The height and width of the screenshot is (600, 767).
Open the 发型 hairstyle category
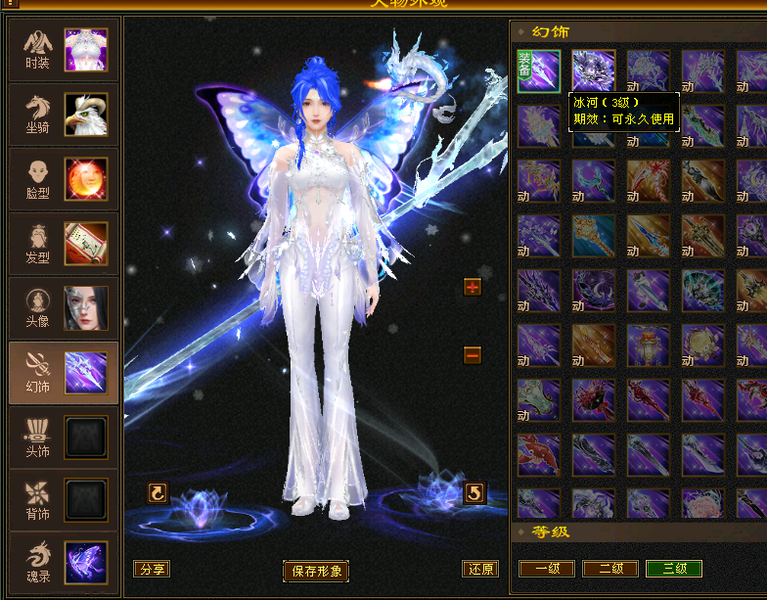pos(63,244)
